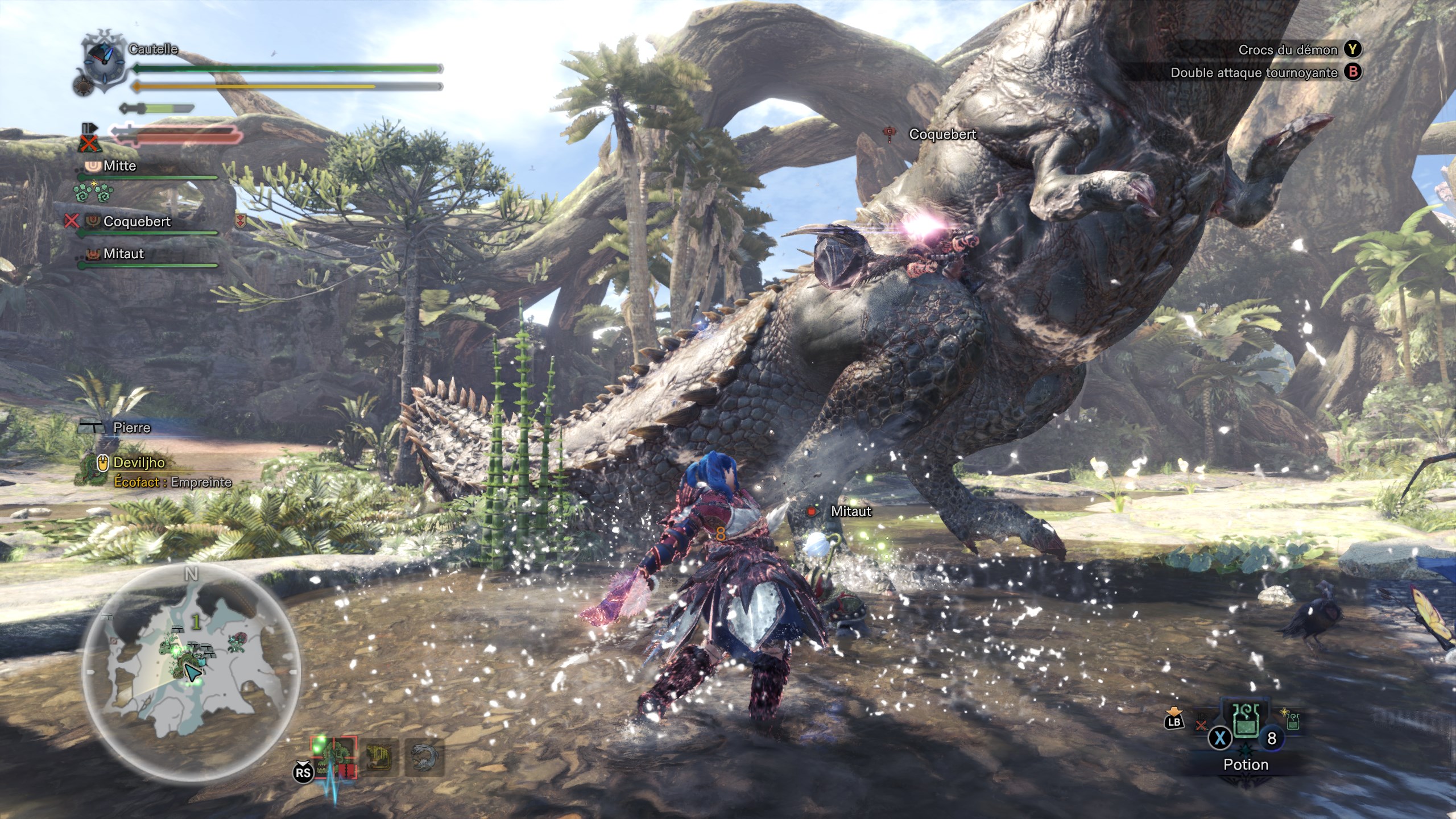
Task: Select the Pierre slinger ammo entry
Action: pyautogui.click(x=131, y=428)
